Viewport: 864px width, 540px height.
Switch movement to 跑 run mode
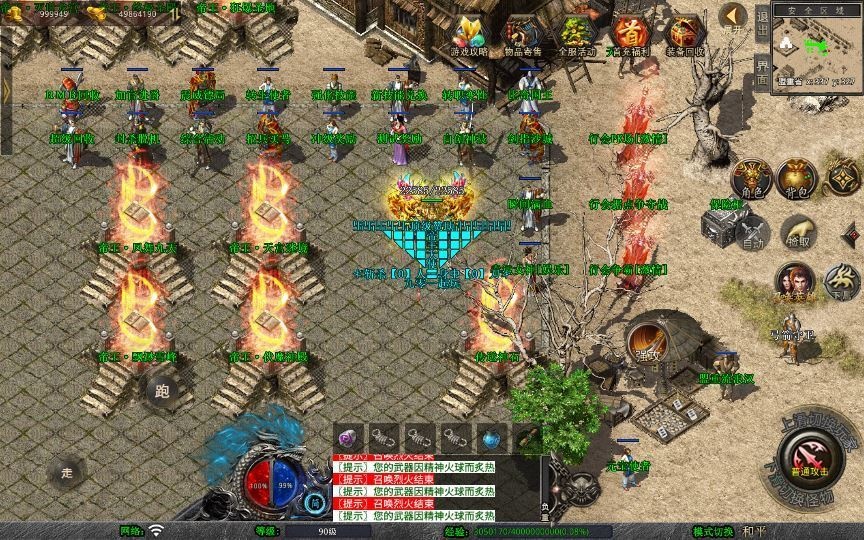pyautogui.click(x=163, y=391)
